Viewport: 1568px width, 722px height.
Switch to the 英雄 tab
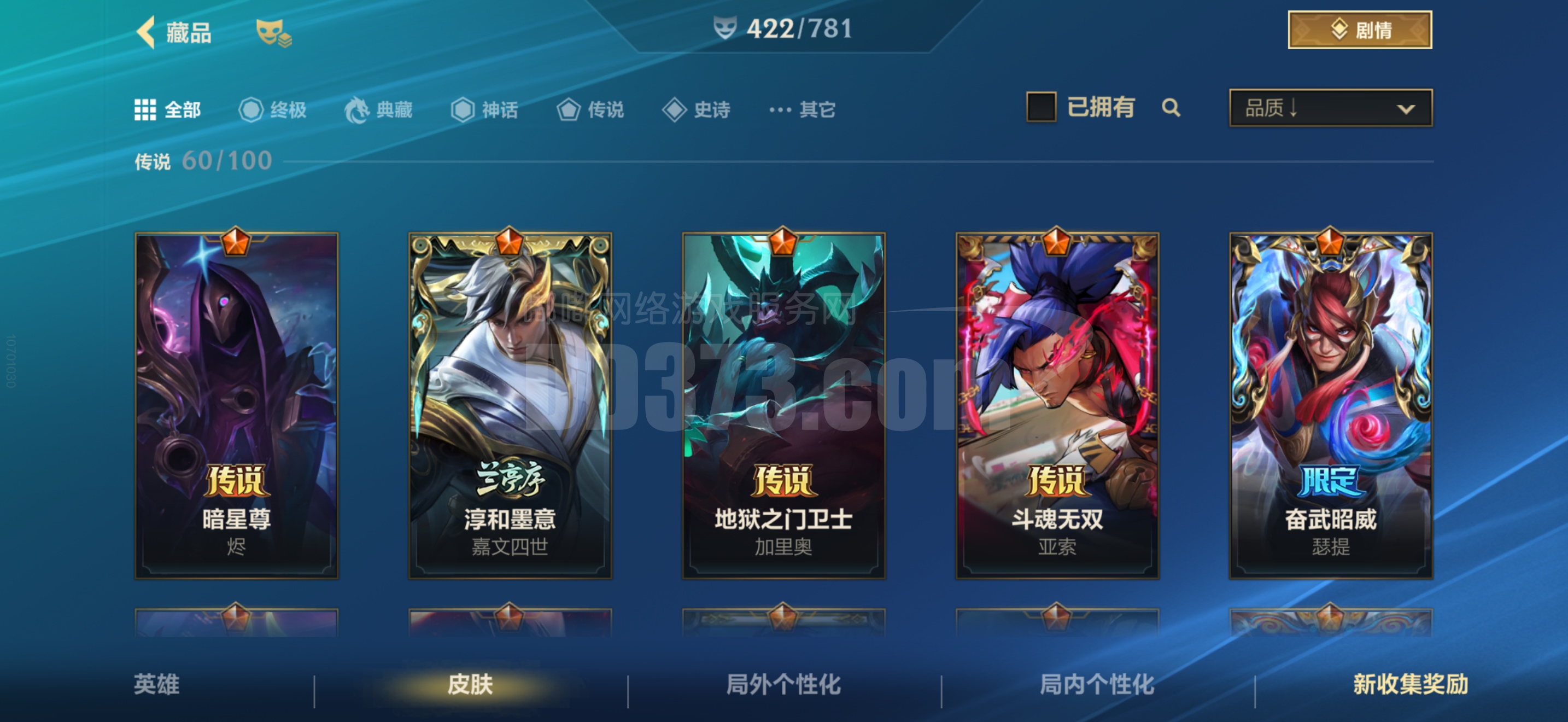[156, 686]
